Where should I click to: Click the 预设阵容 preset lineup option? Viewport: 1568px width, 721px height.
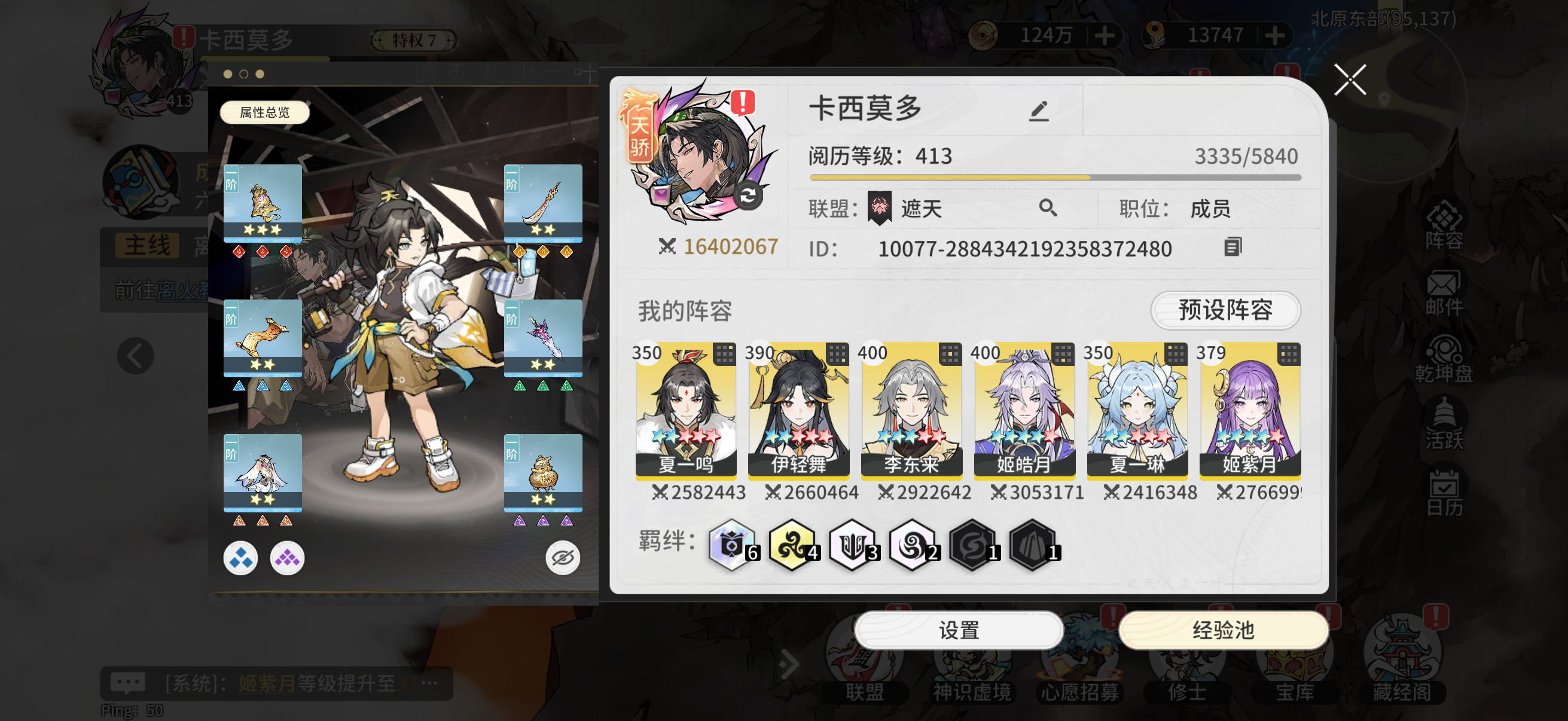click(x=1225, y=311)
